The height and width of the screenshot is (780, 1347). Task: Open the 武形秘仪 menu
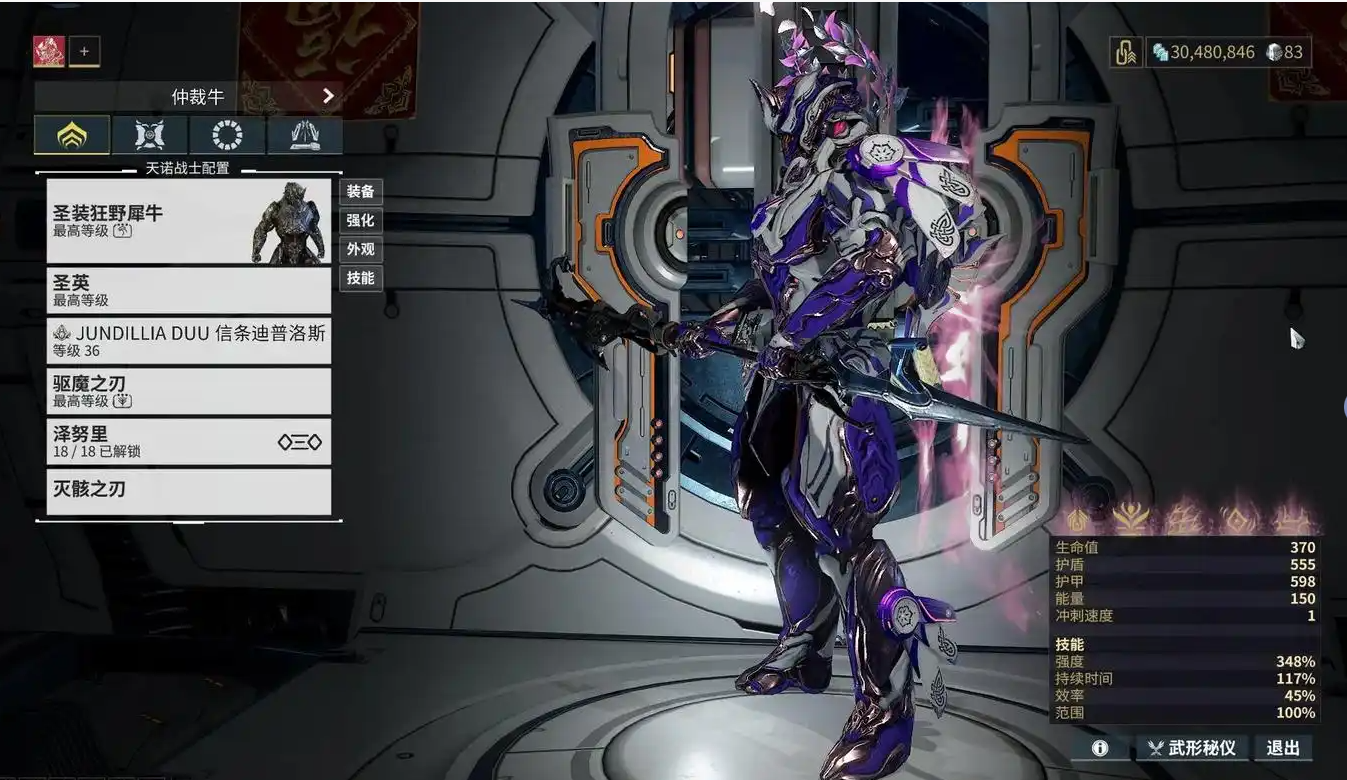pyautogui.click(x=1192, y=748)
